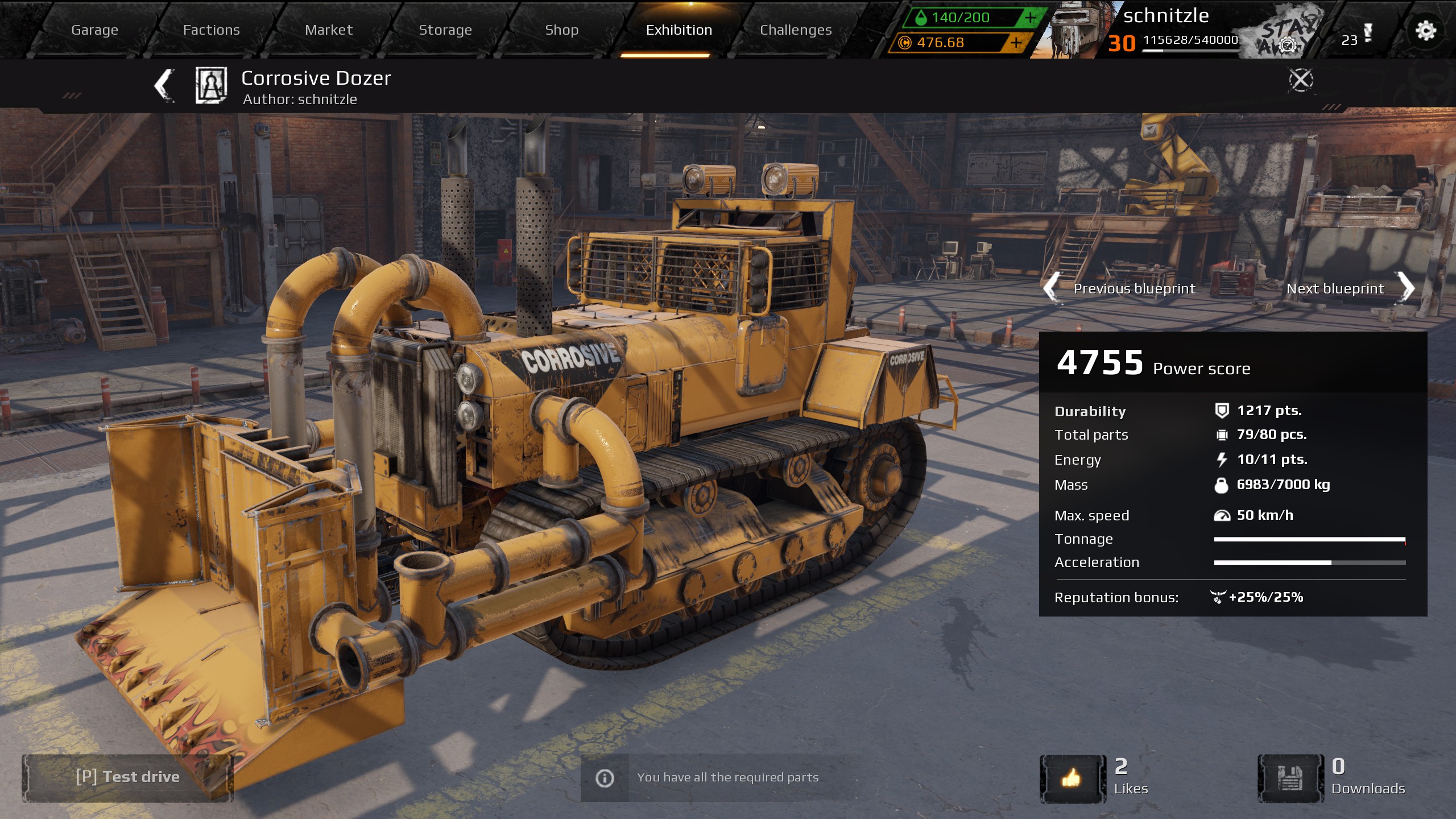Viewport: 1456px width, 819px height.
Task: Click the info icon about required parts
Action: pos(604,778)
